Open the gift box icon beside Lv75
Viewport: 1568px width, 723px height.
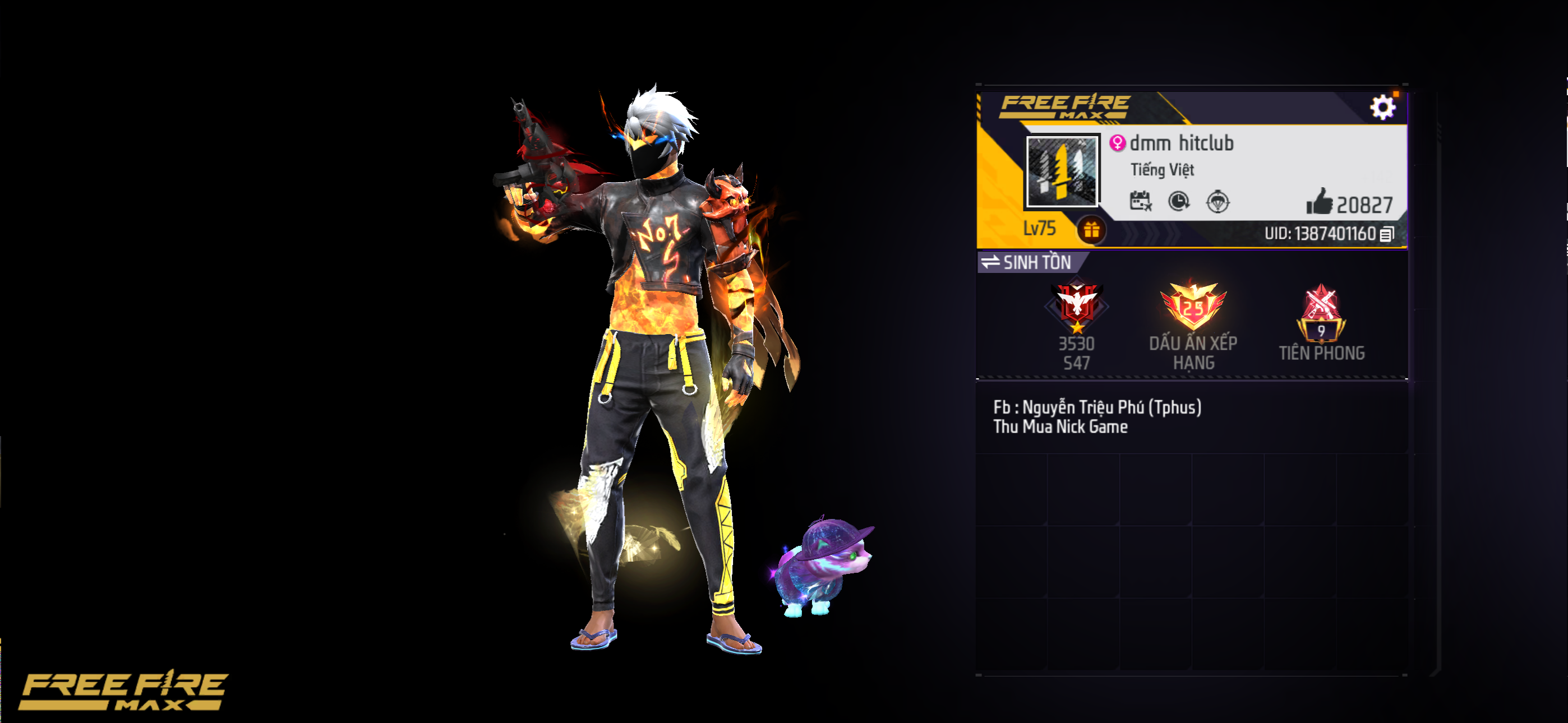1091,230
